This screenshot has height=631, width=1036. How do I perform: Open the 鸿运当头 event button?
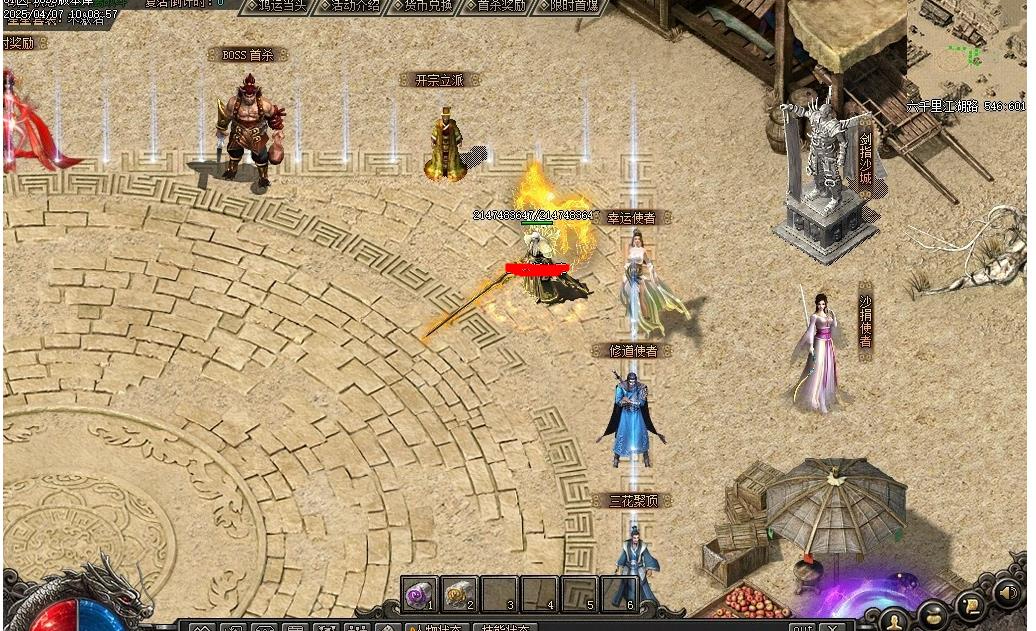coord(275,6)
